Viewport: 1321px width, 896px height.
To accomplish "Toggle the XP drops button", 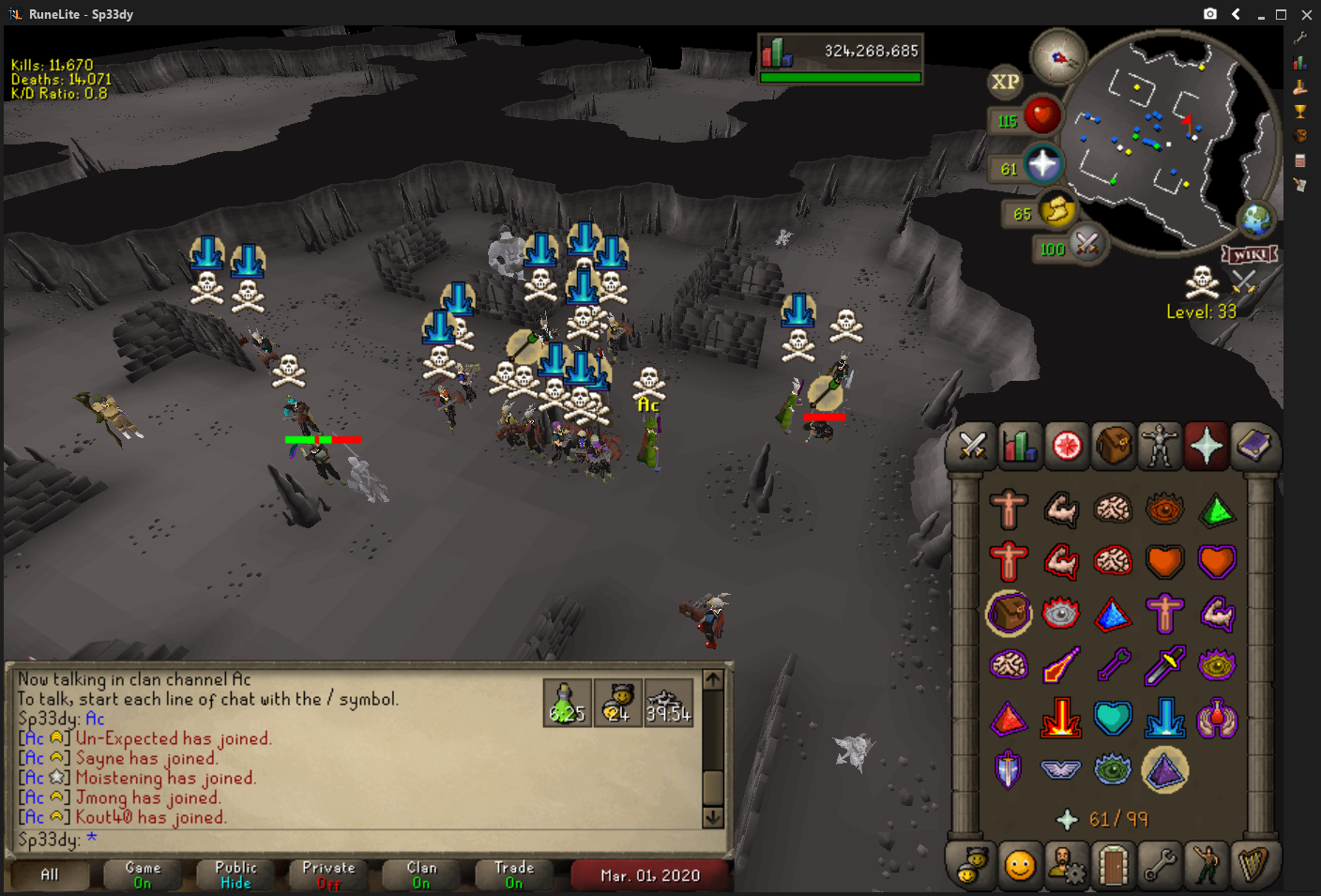I will point(1005,83).
